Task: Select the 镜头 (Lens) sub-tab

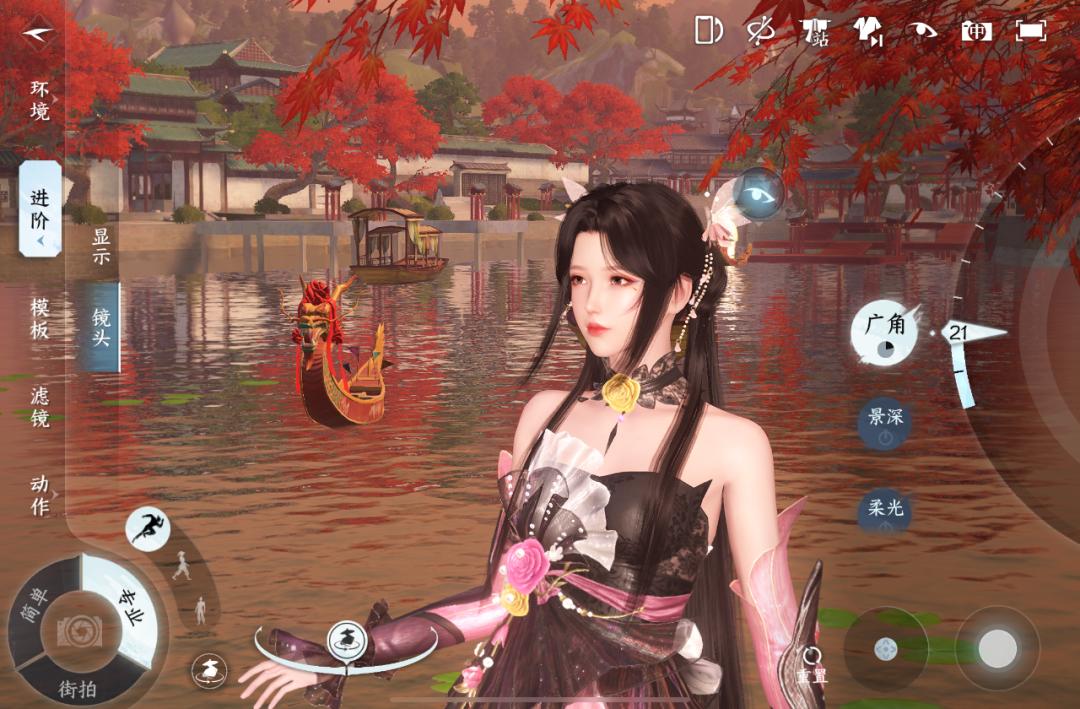Action: coord(101,327)
